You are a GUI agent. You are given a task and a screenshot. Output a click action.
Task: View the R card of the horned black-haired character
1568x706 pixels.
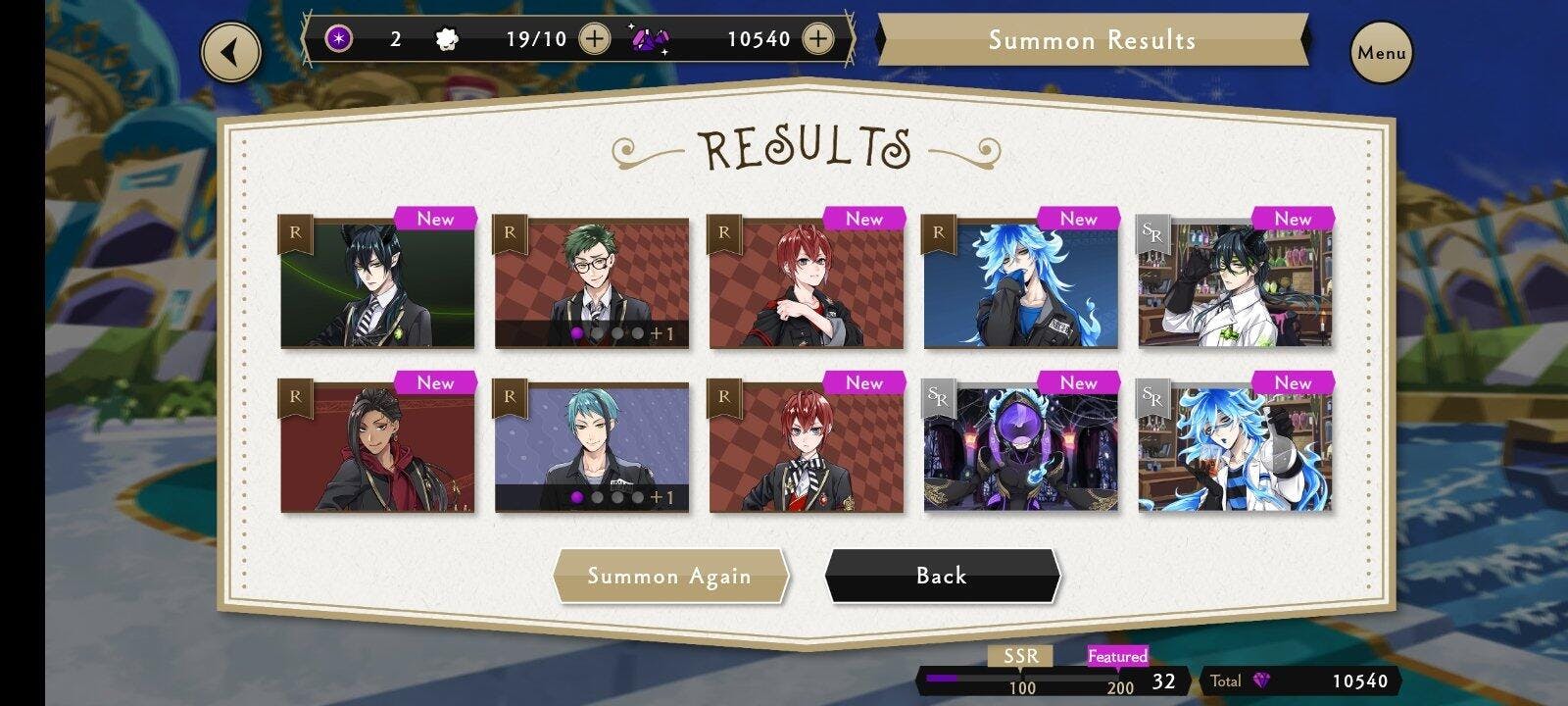coord(377,283)
